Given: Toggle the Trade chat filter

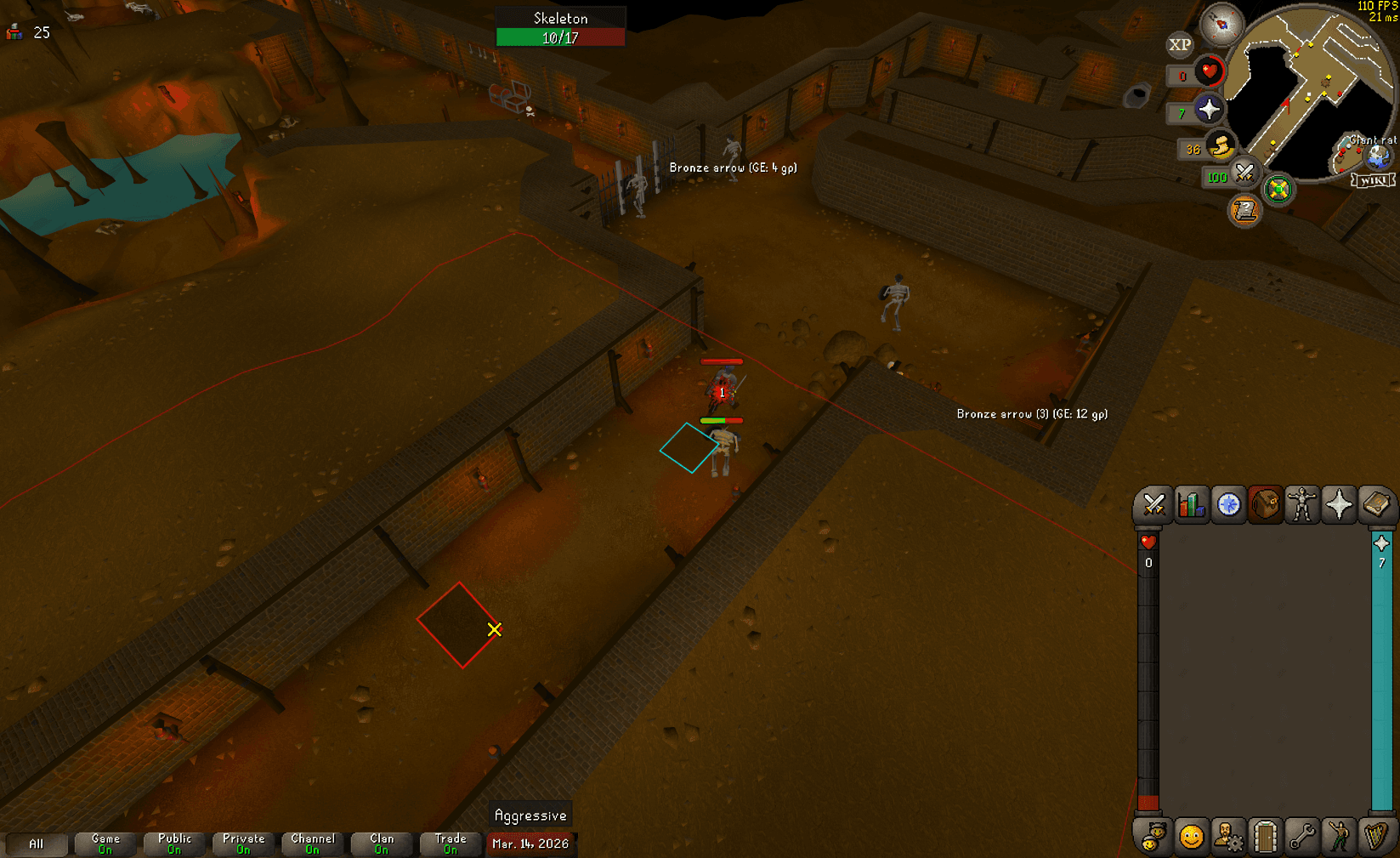Looking at the screenshot, I should coord(450,843).
